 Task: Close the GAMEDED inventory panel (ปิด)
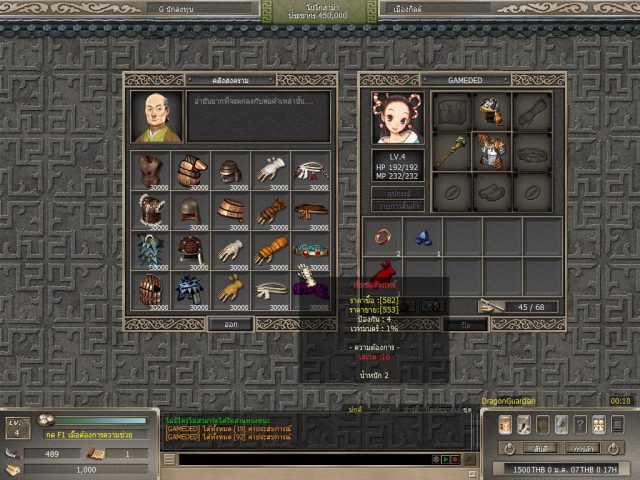[466, 324]
